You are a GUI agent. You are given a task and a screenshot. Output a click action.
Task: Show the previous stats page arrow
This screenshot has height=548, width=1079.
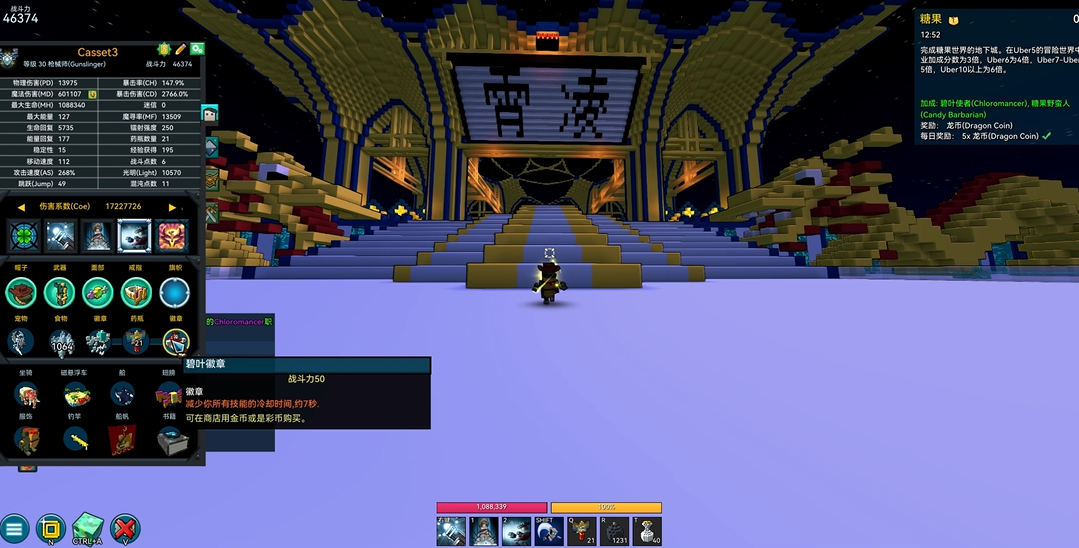tap(21, 207)
